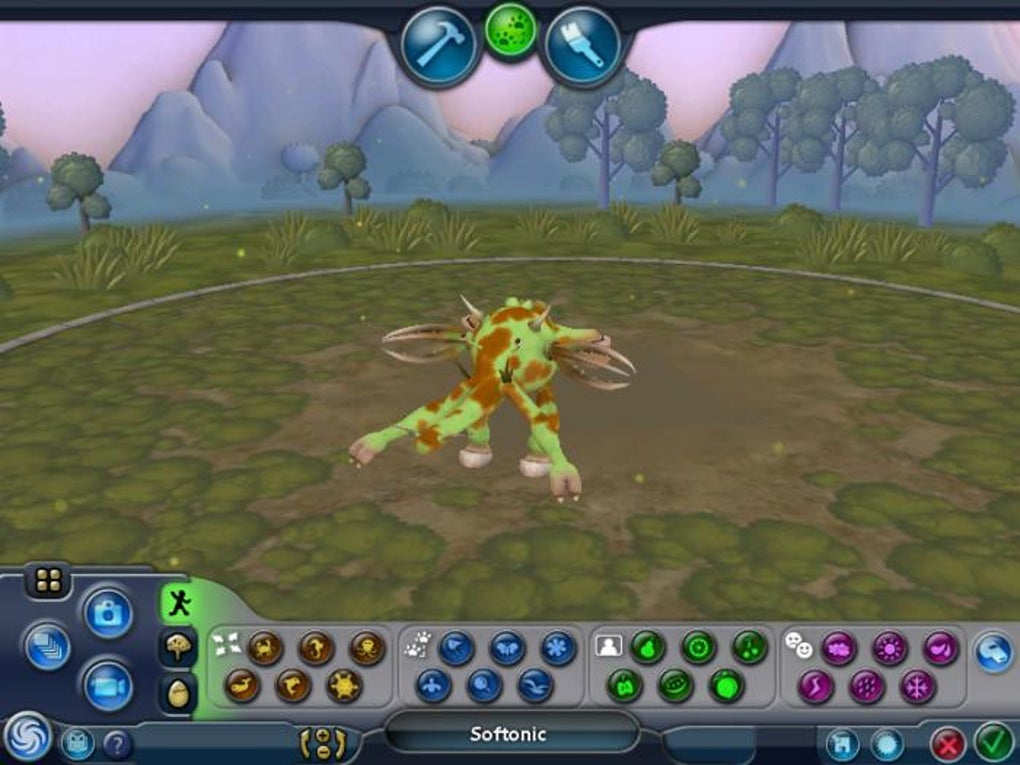Open the four-square grid options button
The width and height of the screenshot is (1020, 765).
47,580
